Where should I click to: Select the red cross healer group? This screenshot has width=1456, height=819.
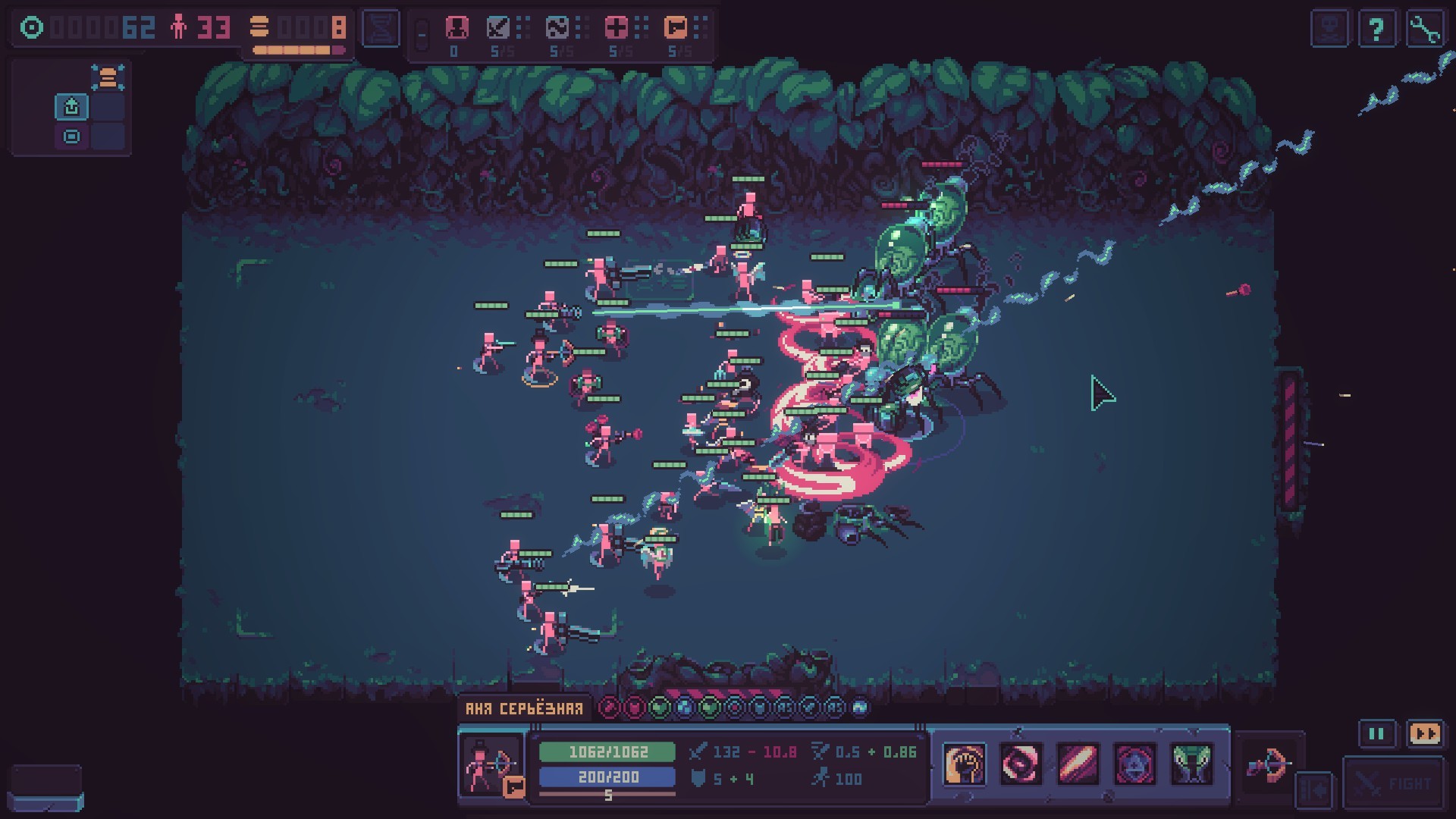tap(617, 28)
